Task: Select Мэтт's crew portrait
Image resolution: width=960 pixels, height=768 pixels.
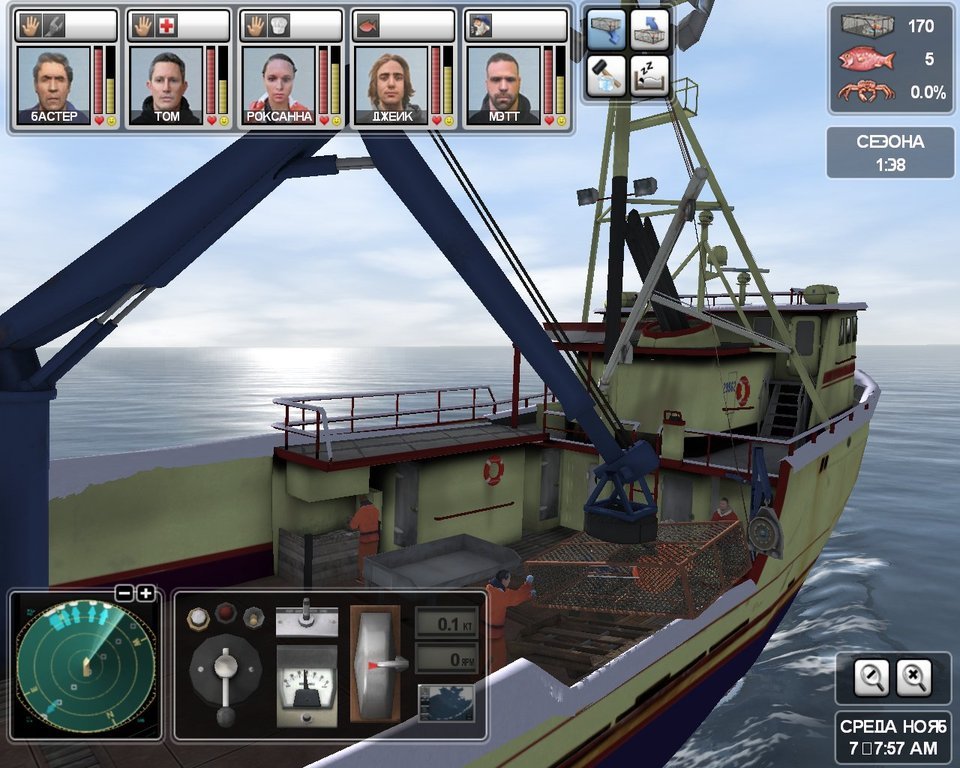Action: 503,82
